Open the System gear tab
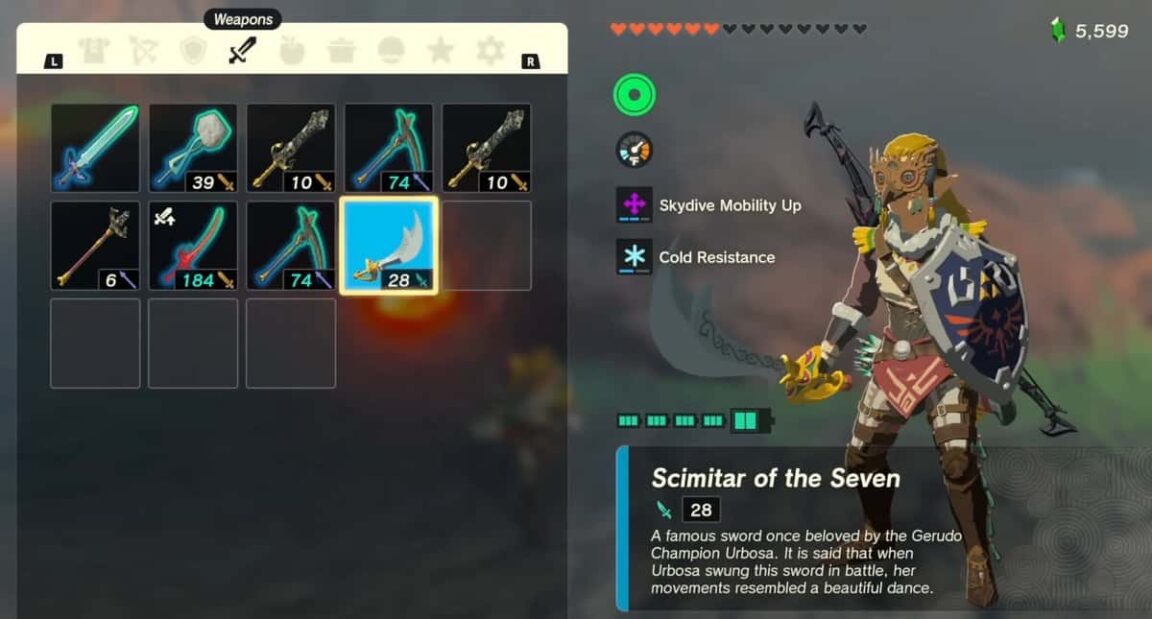The width and height of the screenshot is (1152, 619). click(490, 51)
